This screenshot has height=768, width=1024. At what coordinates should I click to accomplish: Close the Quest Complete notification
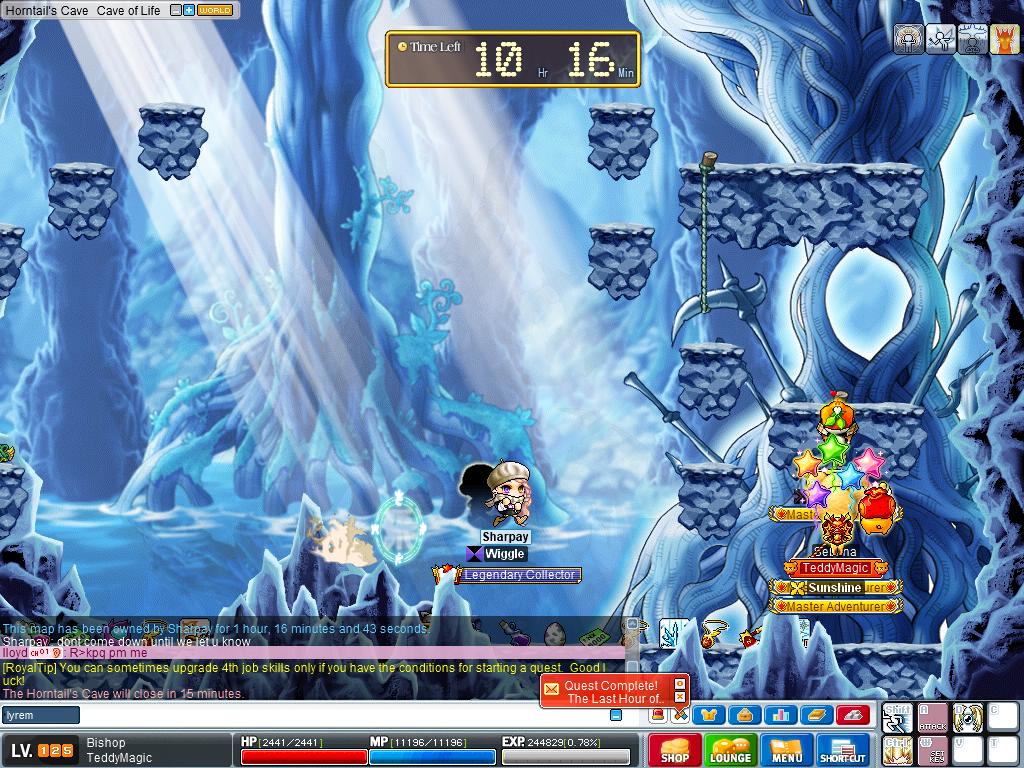[680, 684]
